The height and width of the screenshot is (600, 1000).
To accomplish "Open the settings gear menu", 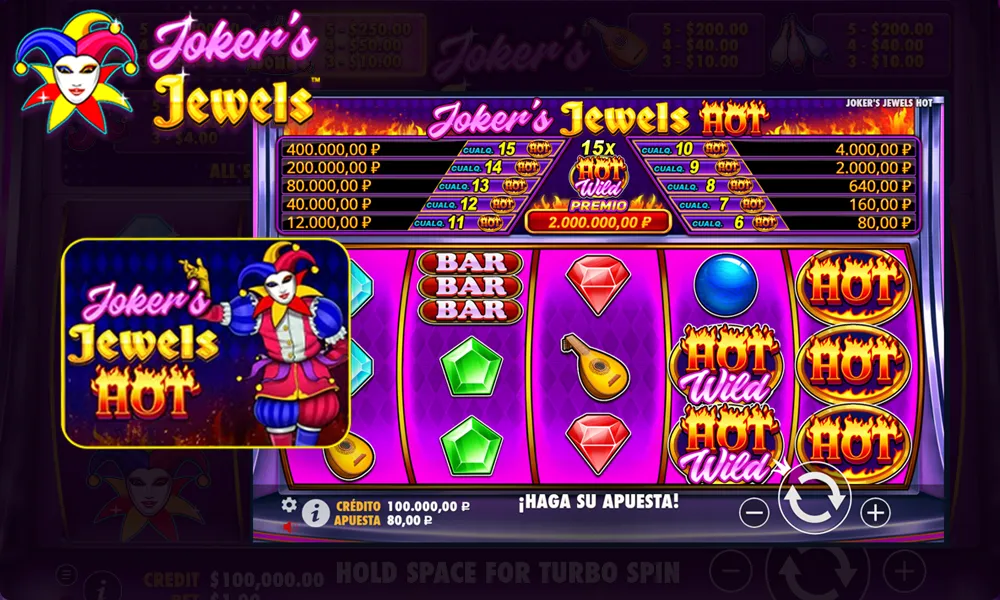I will 289,505.
